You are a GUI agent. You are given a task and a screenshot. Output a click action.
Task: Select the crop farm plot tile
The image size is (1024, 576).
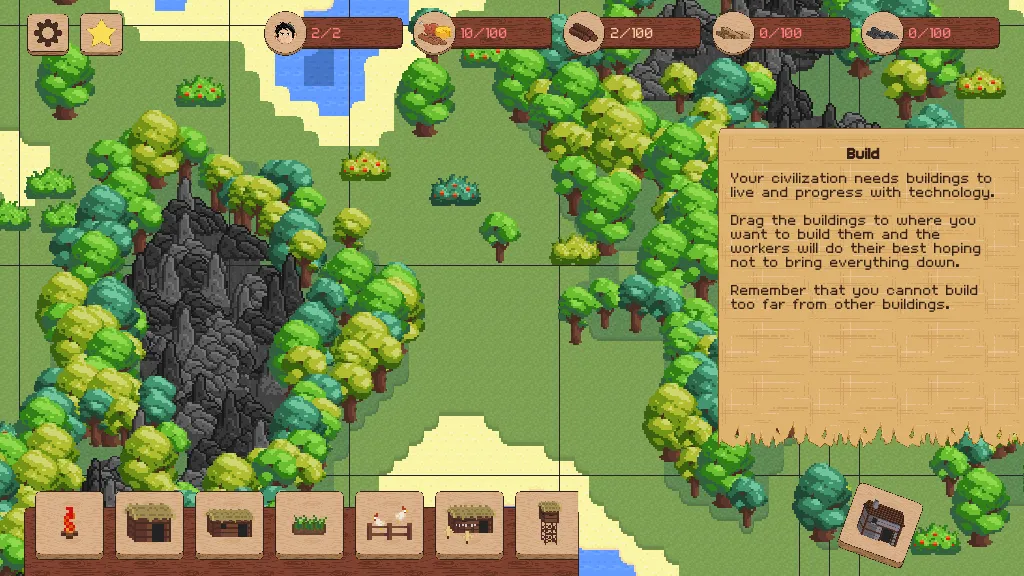click(309, 523)
